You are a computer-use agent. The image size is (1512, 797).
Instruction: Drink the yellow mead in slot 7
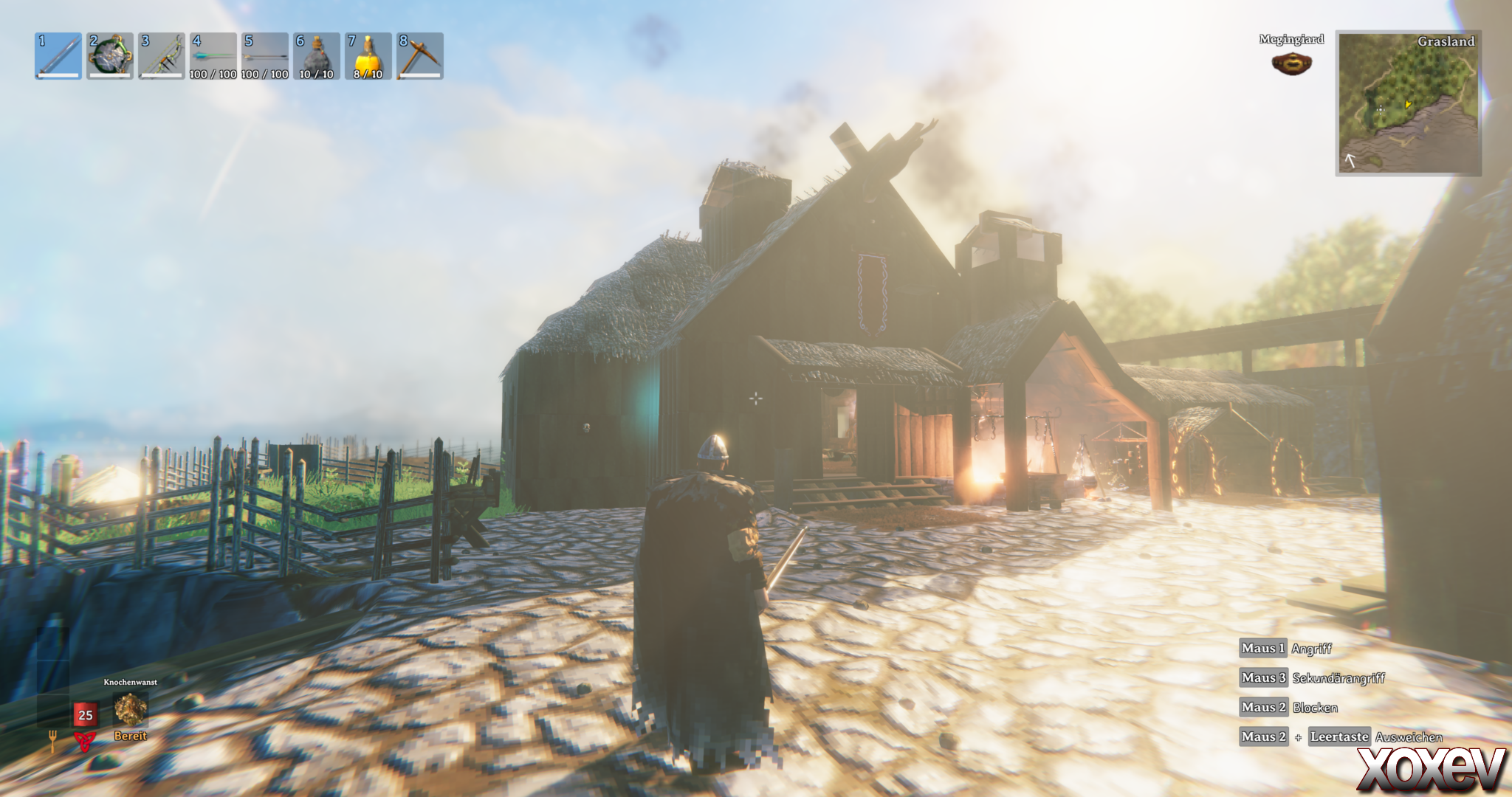pos(368,56)
